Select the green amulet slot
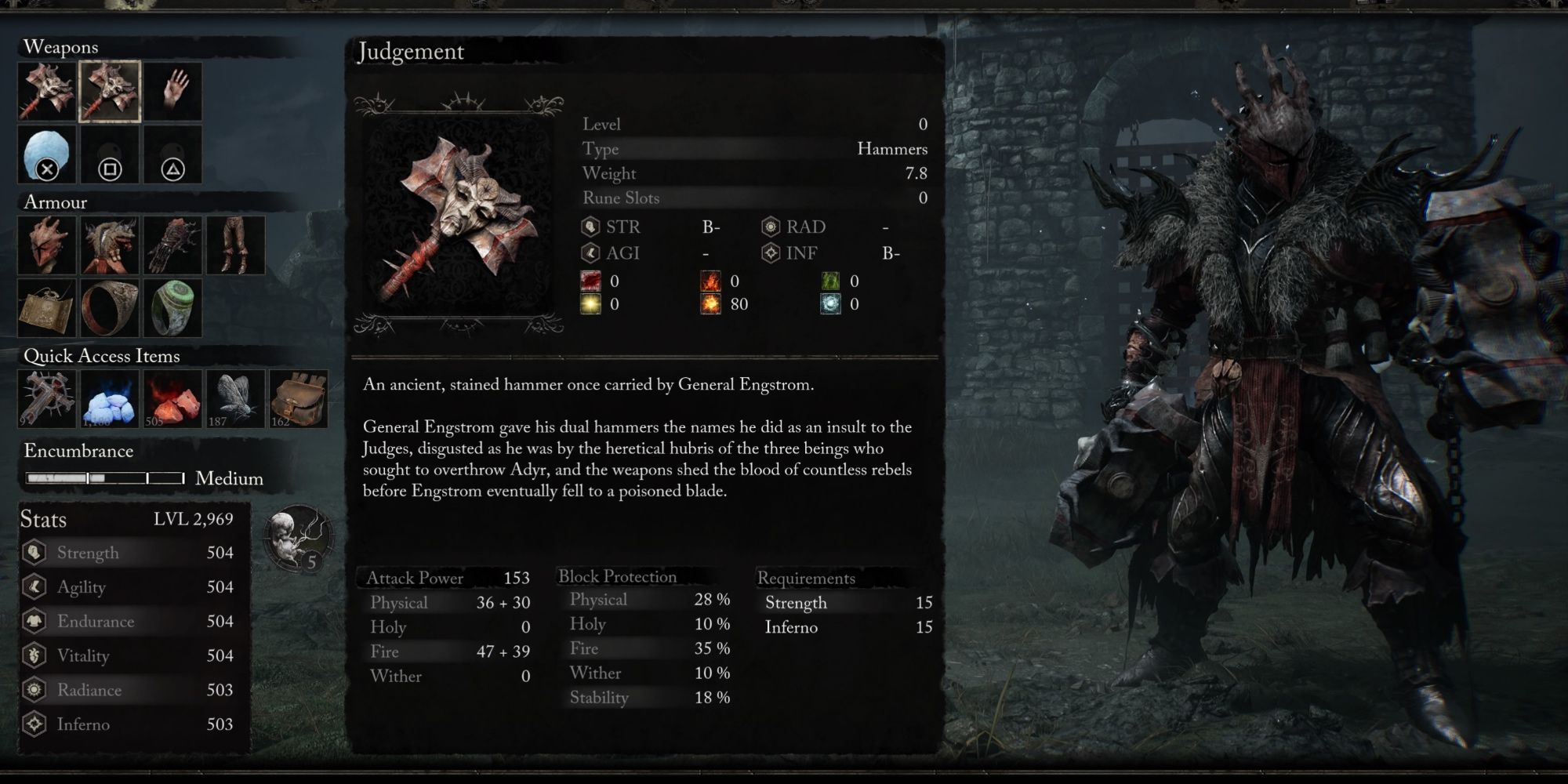This screenshot has height=784, width=1568. (x=174, y=307)
